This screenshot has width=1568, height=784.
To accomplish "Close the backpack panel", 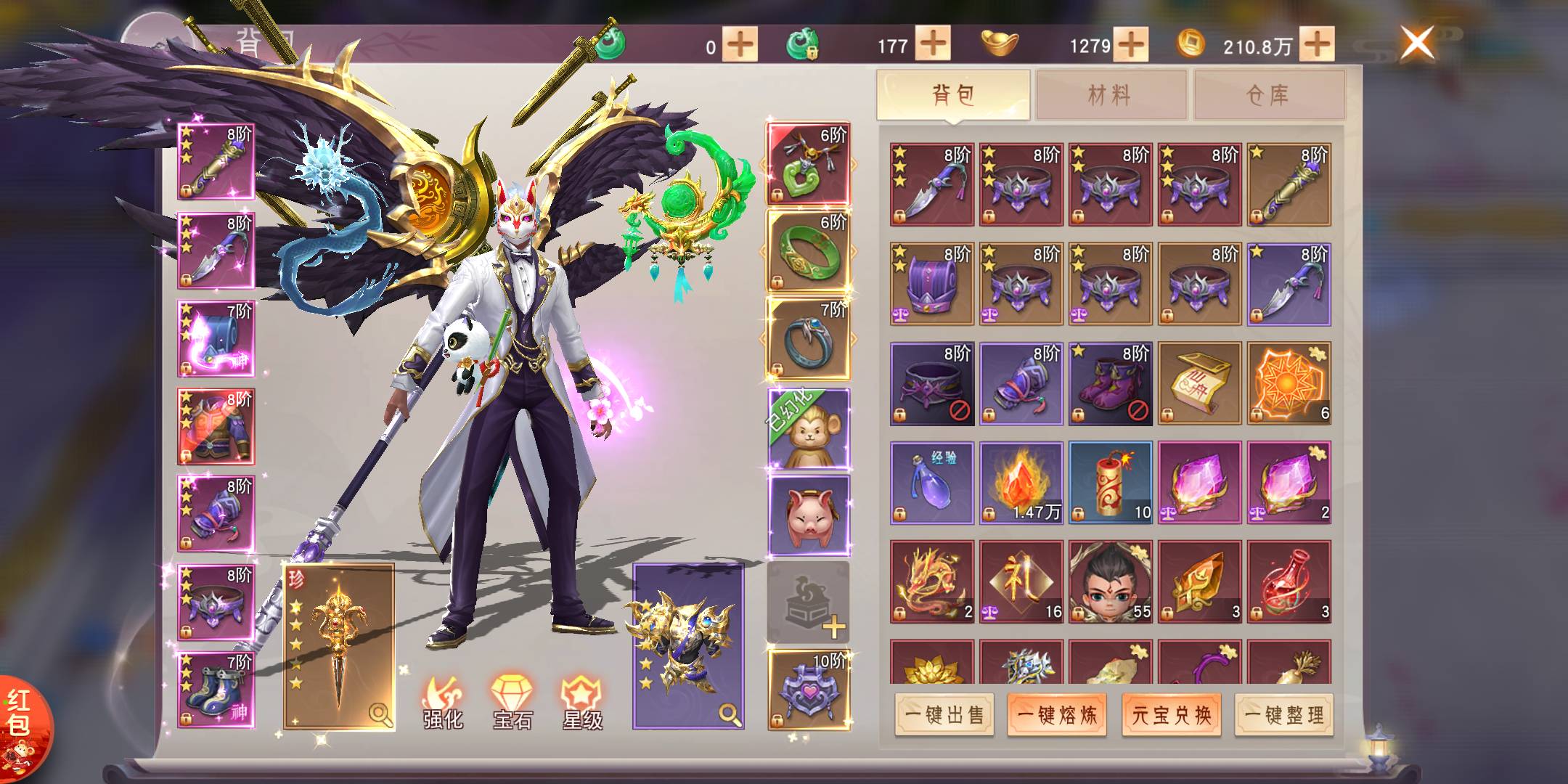I will click(1416, 42).
